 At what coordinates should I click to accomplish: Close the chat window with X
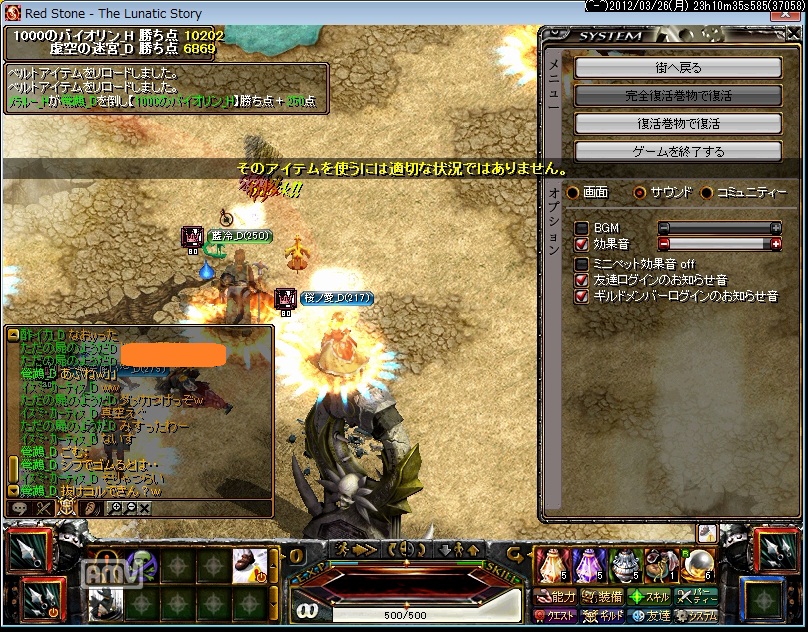(x=144, y=508)
